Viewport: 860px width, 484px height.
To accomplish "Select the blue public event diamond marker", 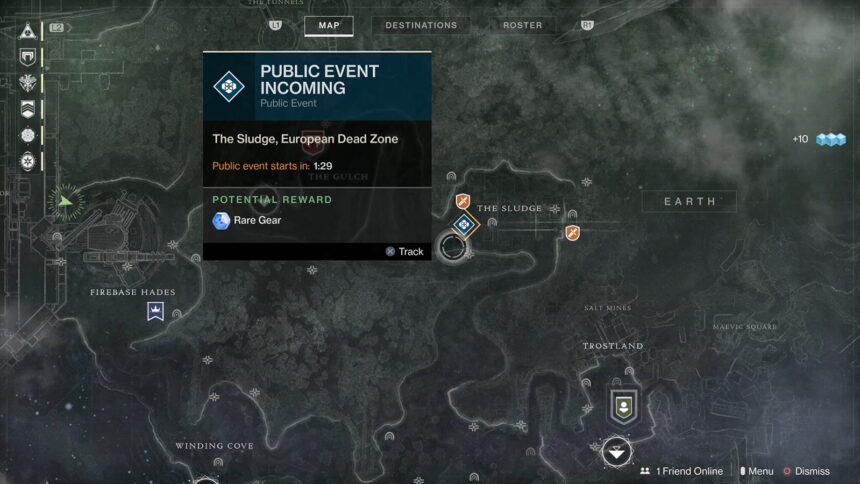I will [x=463, y=225].
